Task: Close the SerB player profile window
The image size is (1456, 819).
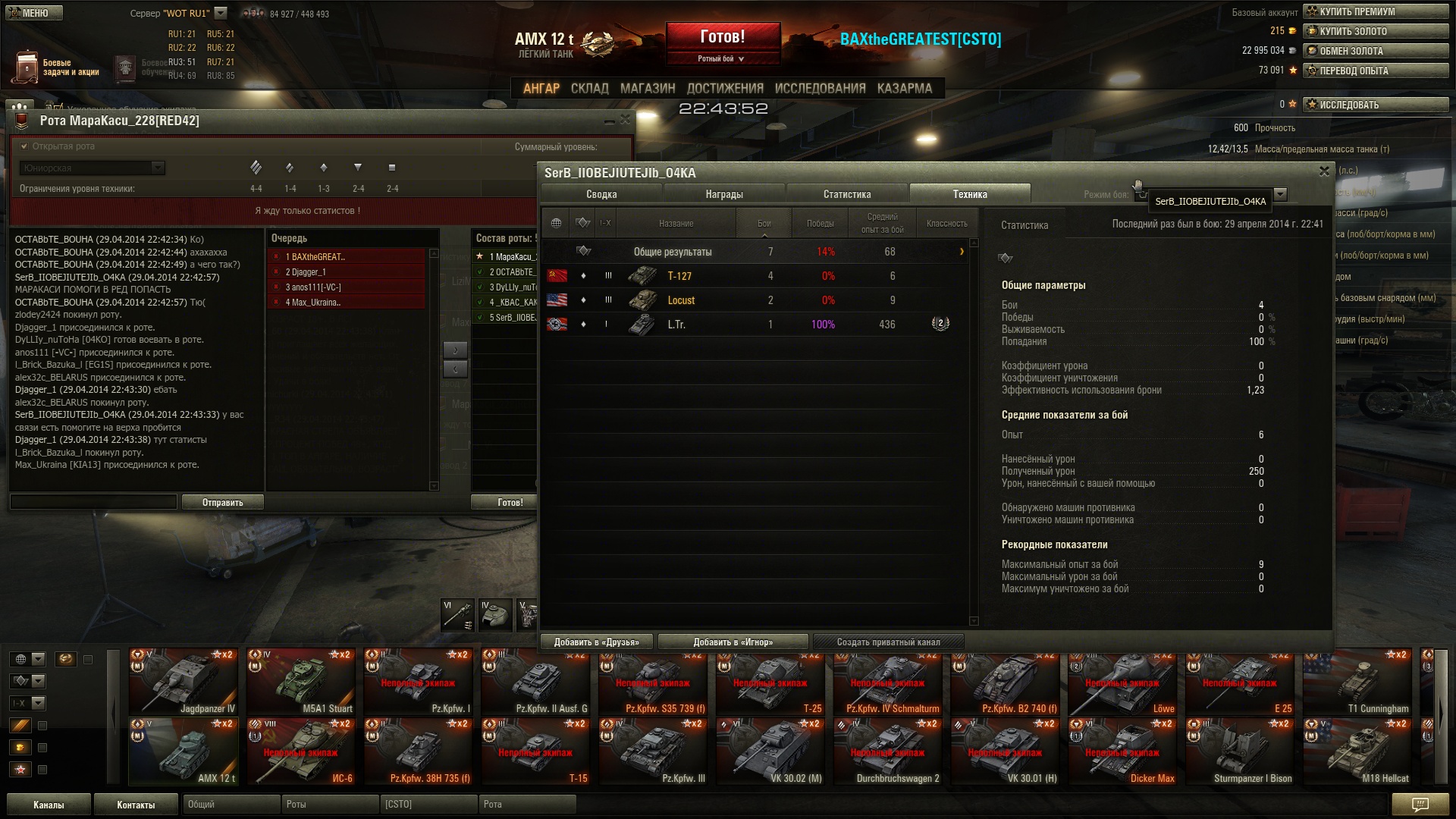Action: [x=1324, y=171]
